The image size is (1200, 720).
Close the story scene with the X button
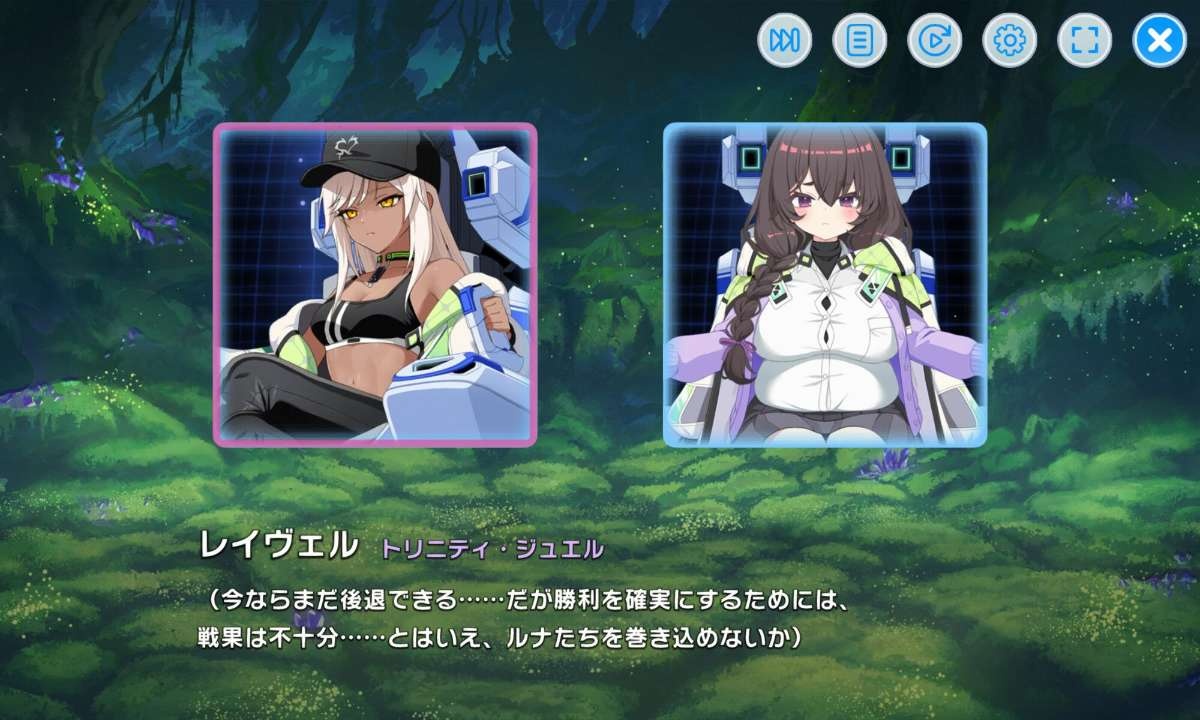coord(1159,41)
